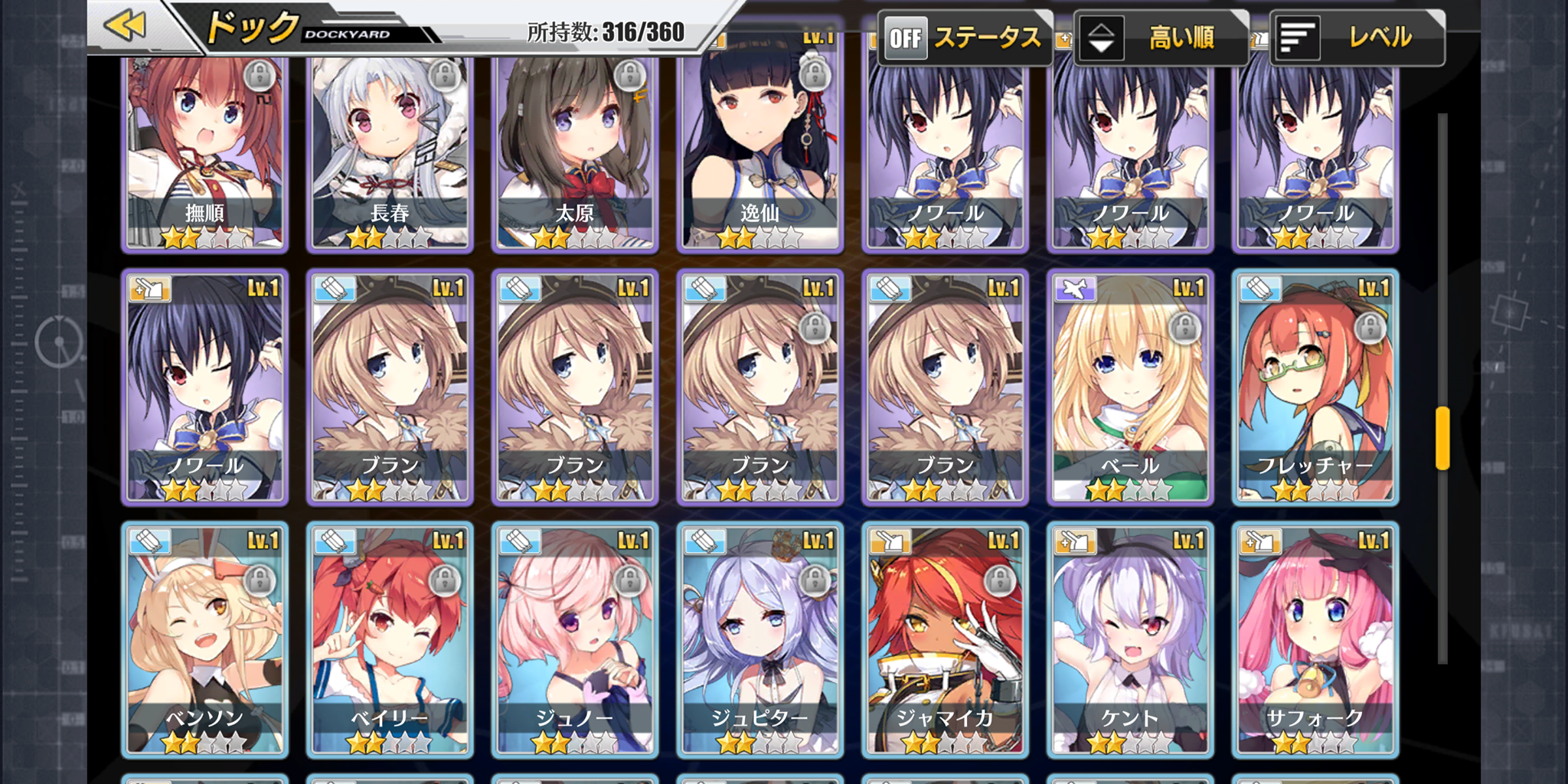Screen dimensions: 1568x784
Task: Click the yellow dock scrollbar handle
Action: (1442, 438)
